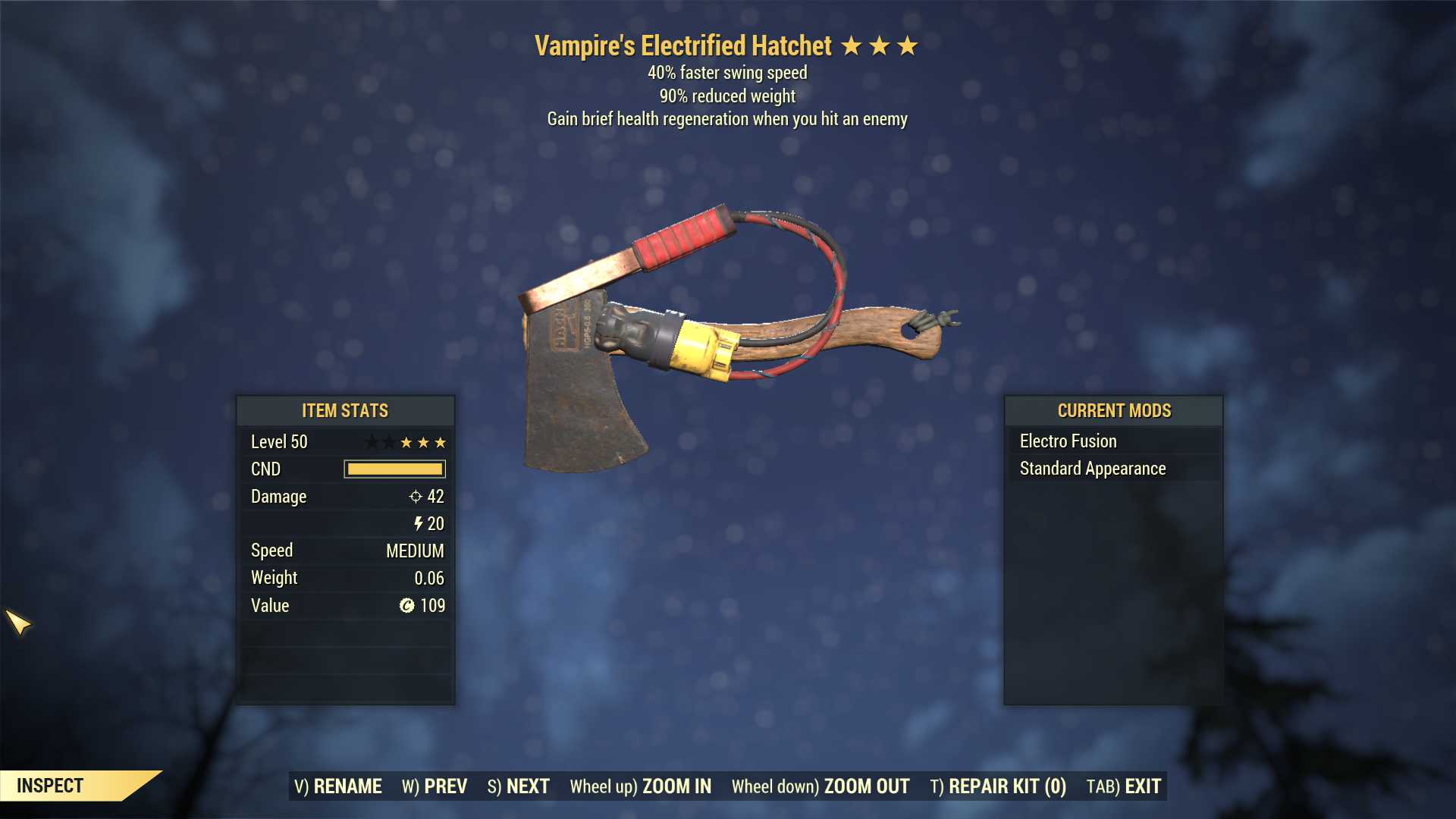Use the REPAIR KIT (0) option
This screenshot has height=819, width=1456.
click(x=998, y=786)
